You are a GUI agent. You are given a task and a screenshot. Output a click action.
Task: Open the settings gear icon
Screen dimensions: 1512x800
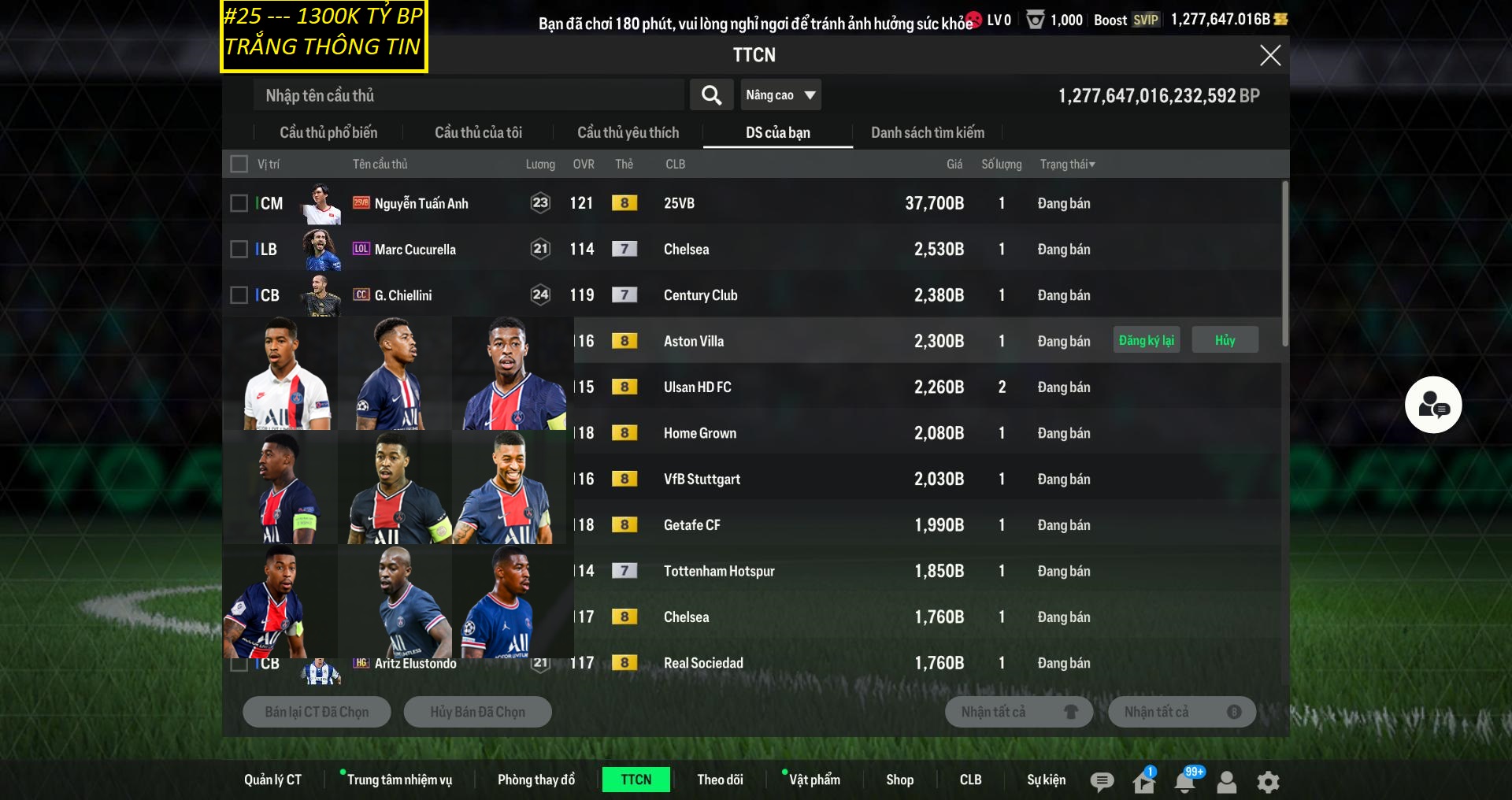(x=1268, y=781)
